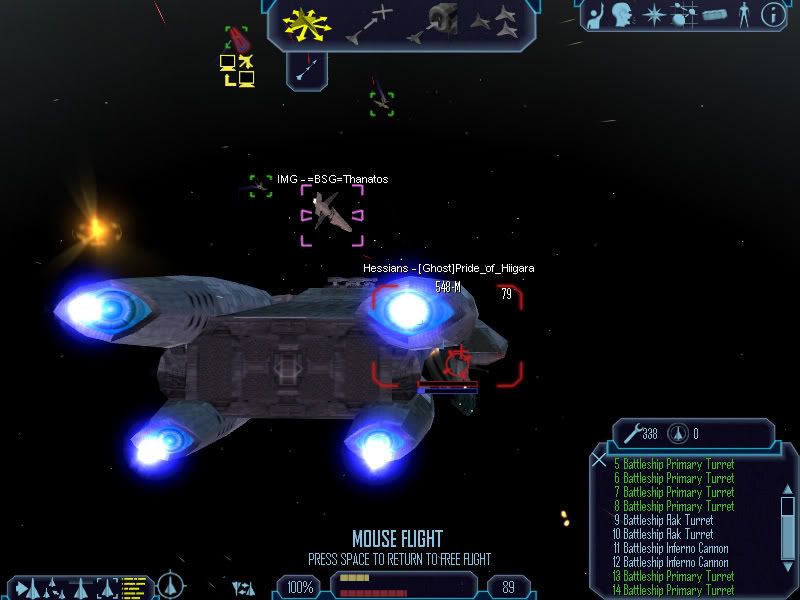
Task: Select weapon 5 Battleship Primary Turret
Action: tap(675, 464)
